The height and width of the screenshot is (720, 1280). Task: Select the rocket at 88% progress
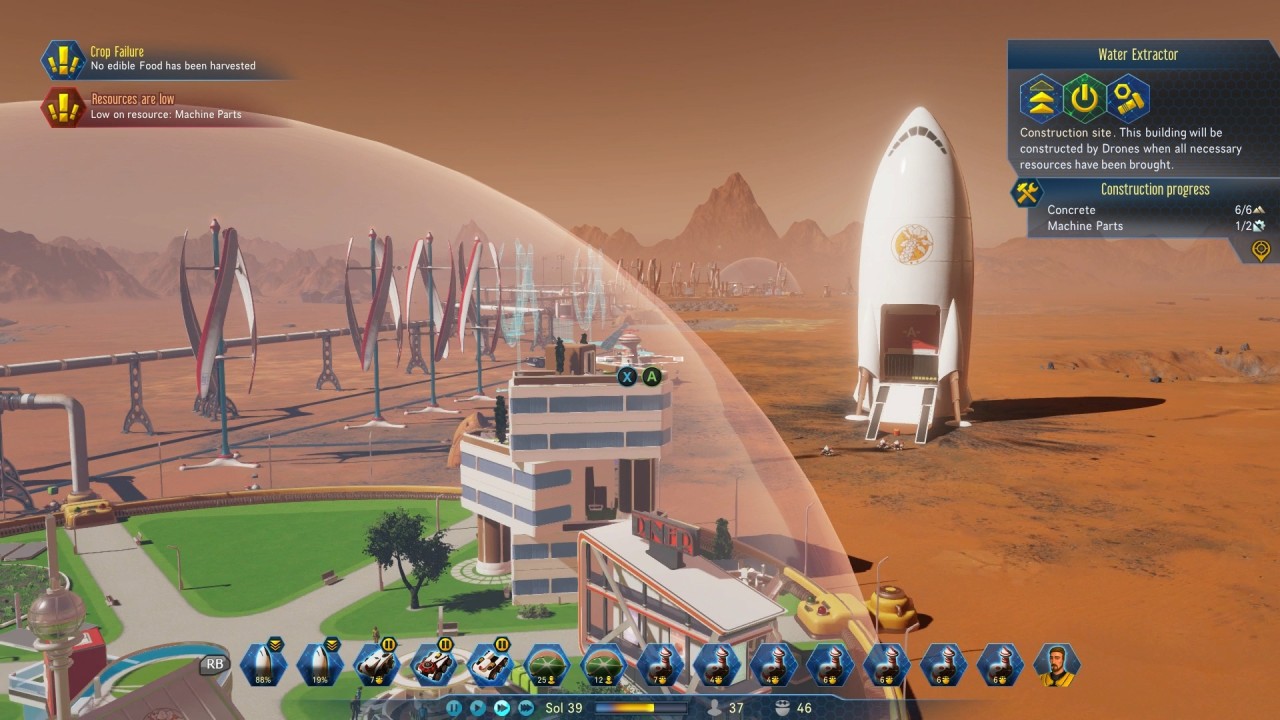point(264,665)
